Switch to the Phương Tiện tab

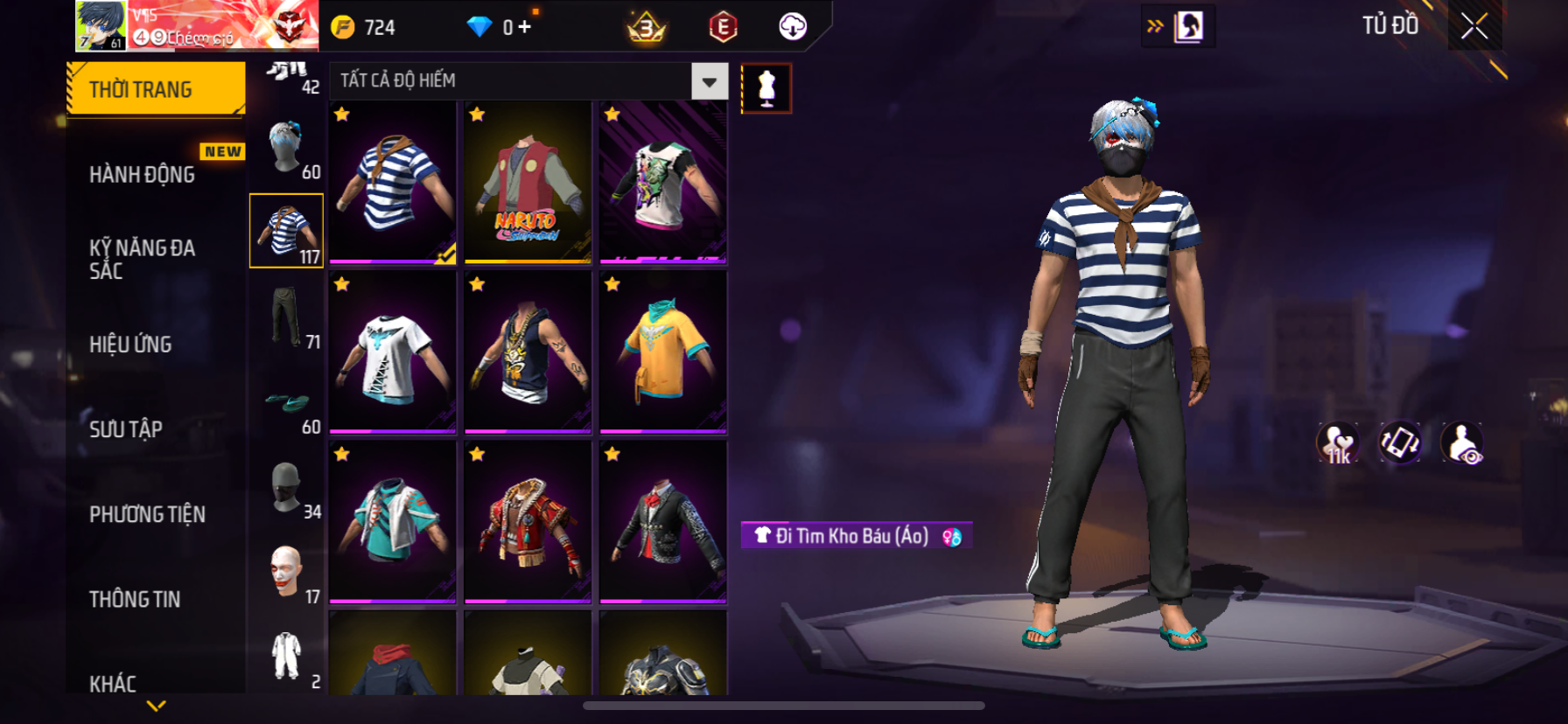tap(147, 514)
